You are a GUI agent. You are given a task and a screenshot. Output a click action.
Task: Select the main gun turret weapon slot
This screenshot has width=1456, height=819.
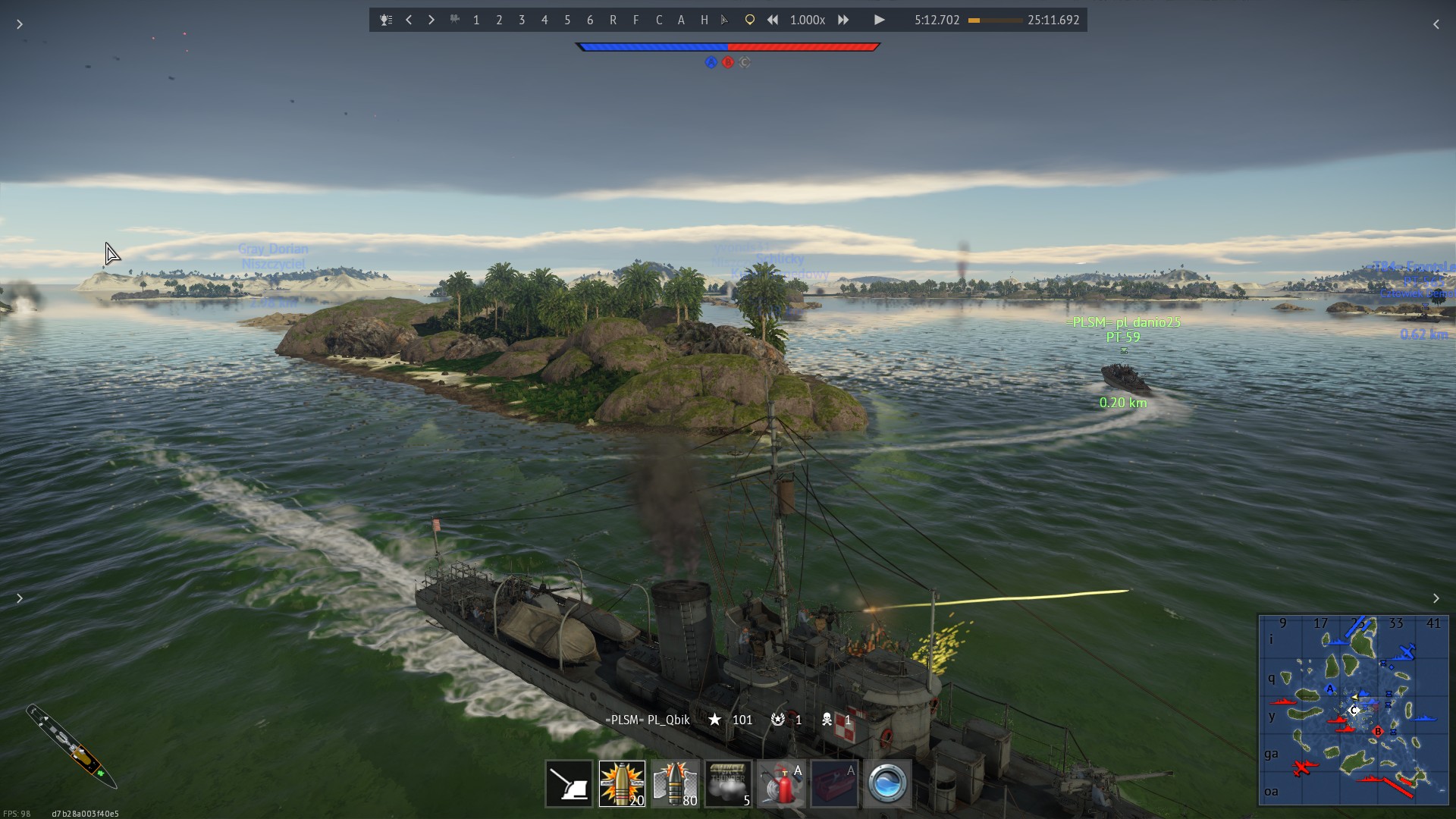(x=569, y=783)
